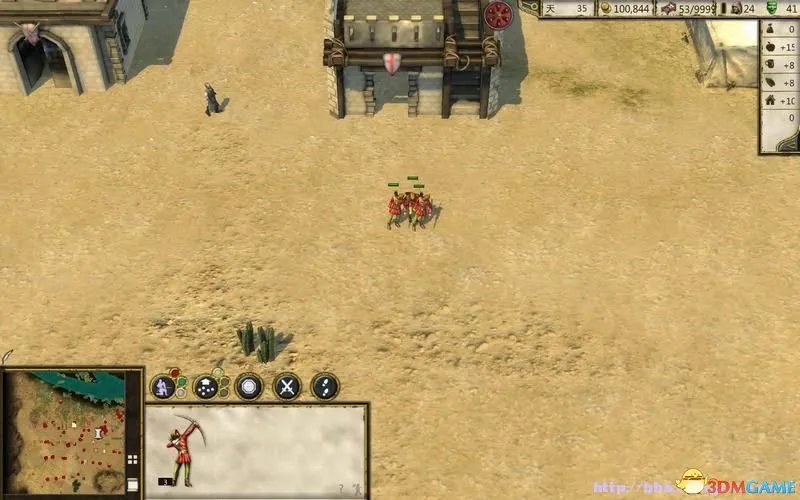Viewport: 800px width, 500px height.
Task: Click the list button below the four-squares icon
Action: 132,484
